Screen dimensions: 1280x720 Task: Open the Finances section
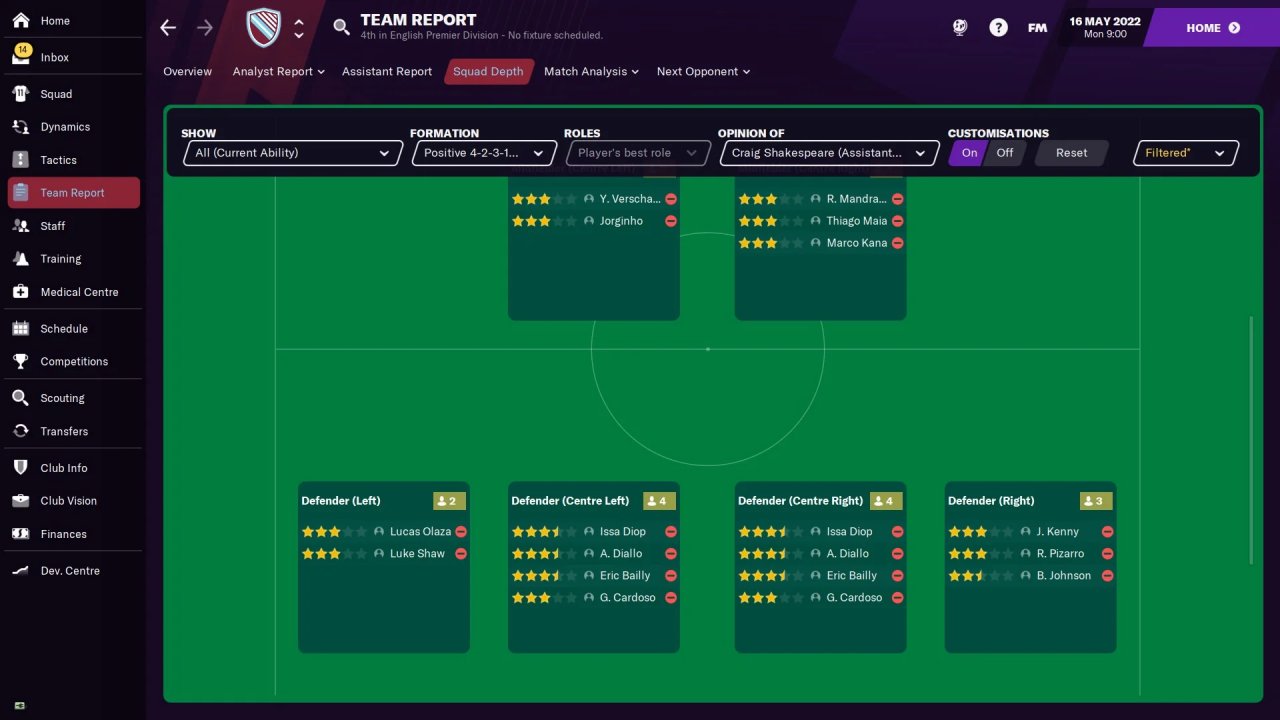coord(63,534)
